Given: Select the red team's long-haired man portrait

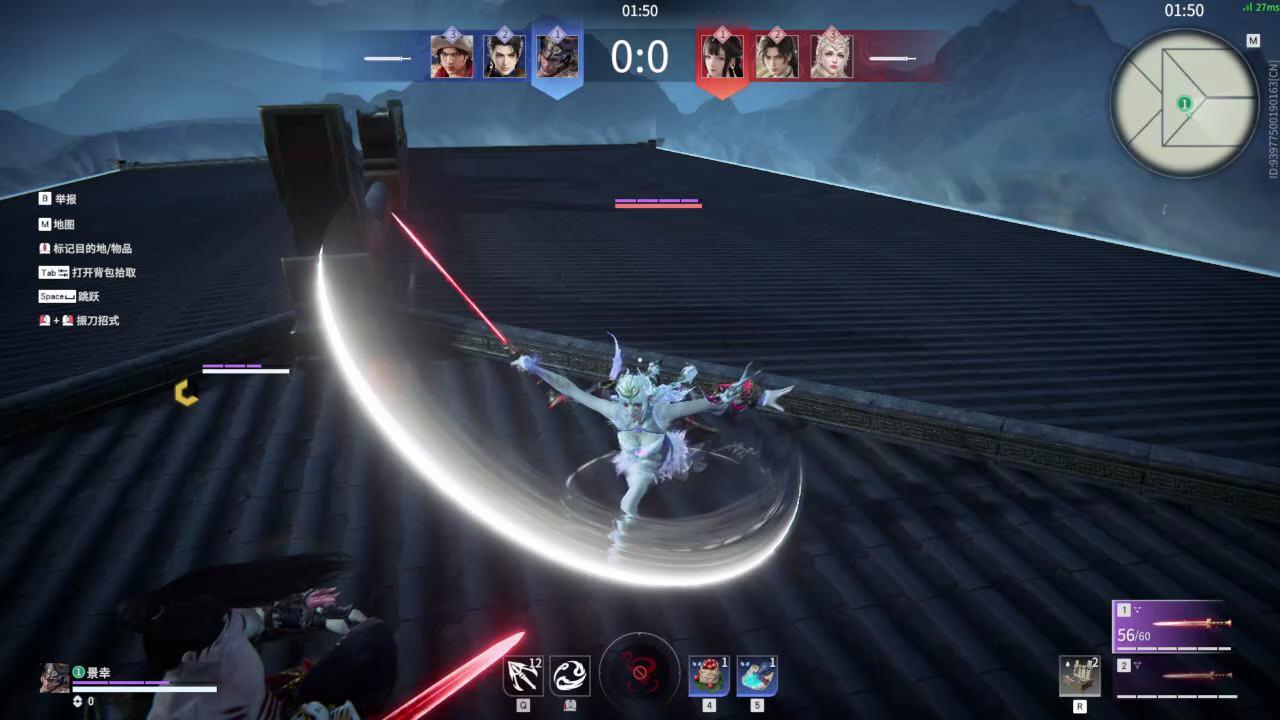Looking at the screenshot, I should (x=776, y=57).
